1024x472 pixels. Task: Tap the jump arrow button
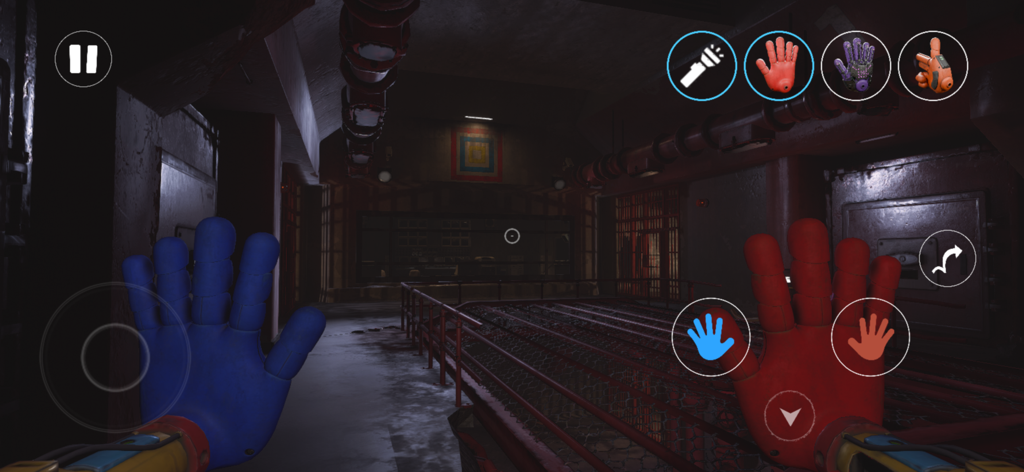(947, 259)
